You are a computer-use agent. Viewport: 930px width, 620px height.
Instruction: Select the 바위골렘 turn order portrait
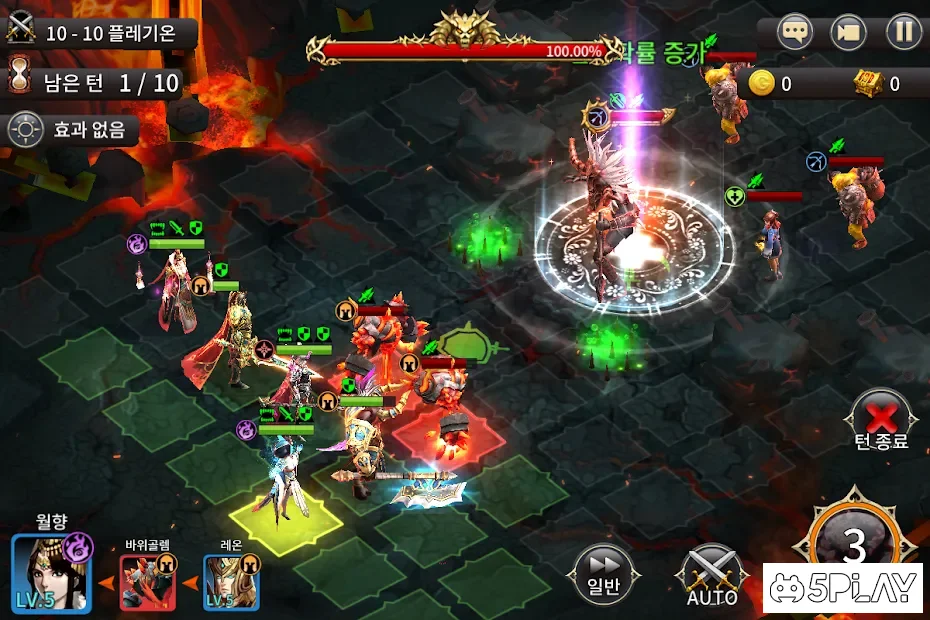(148, 581)
